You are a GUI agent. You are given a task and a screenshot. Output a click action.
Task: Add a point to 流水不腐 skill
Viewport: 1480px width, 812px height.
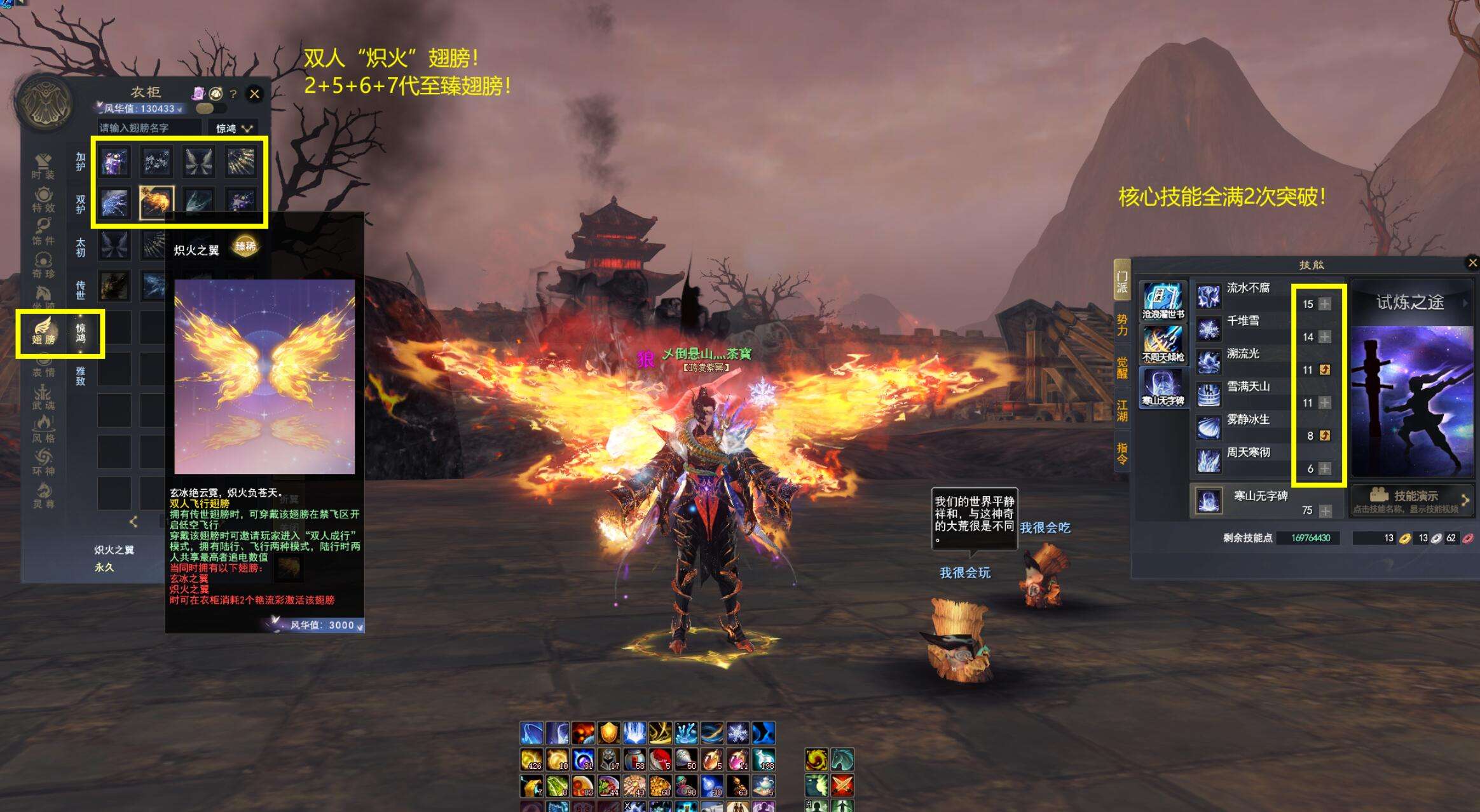1325,304
